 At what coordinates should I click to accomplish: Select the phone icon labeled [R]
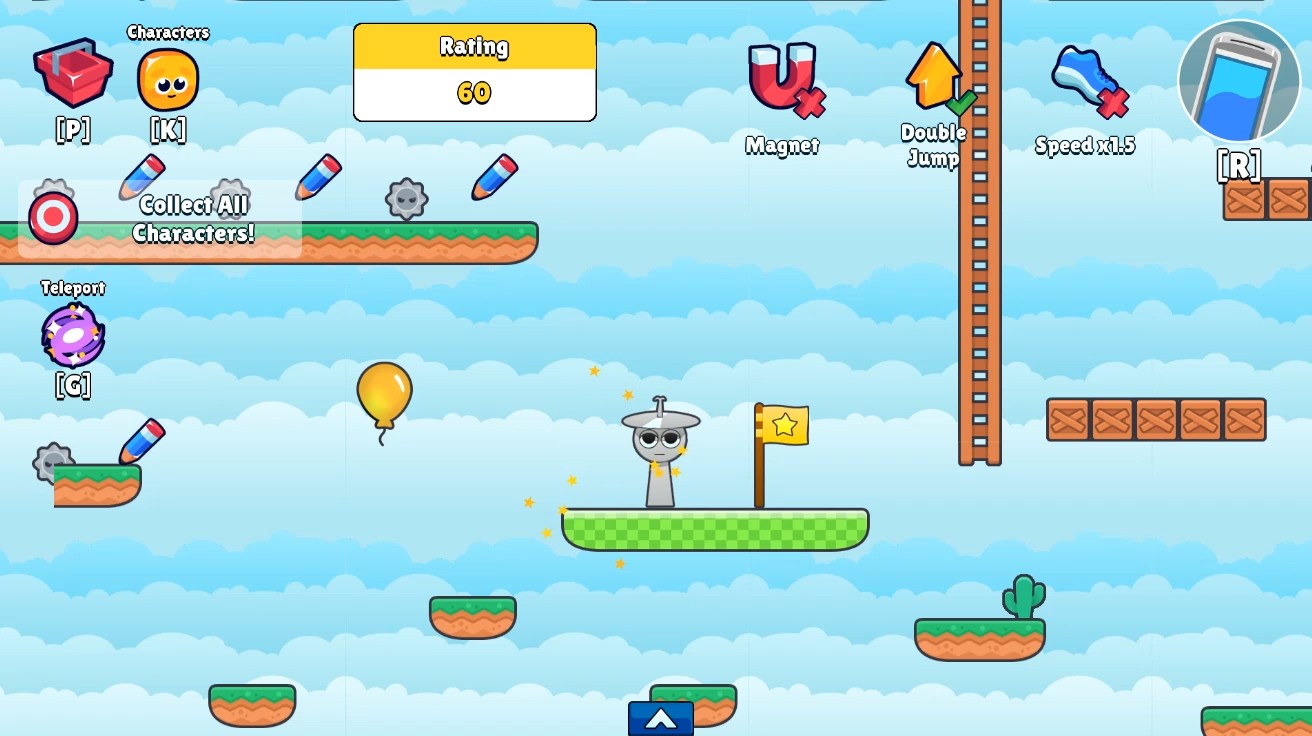pyautogui.click(x=1238, y=82)
